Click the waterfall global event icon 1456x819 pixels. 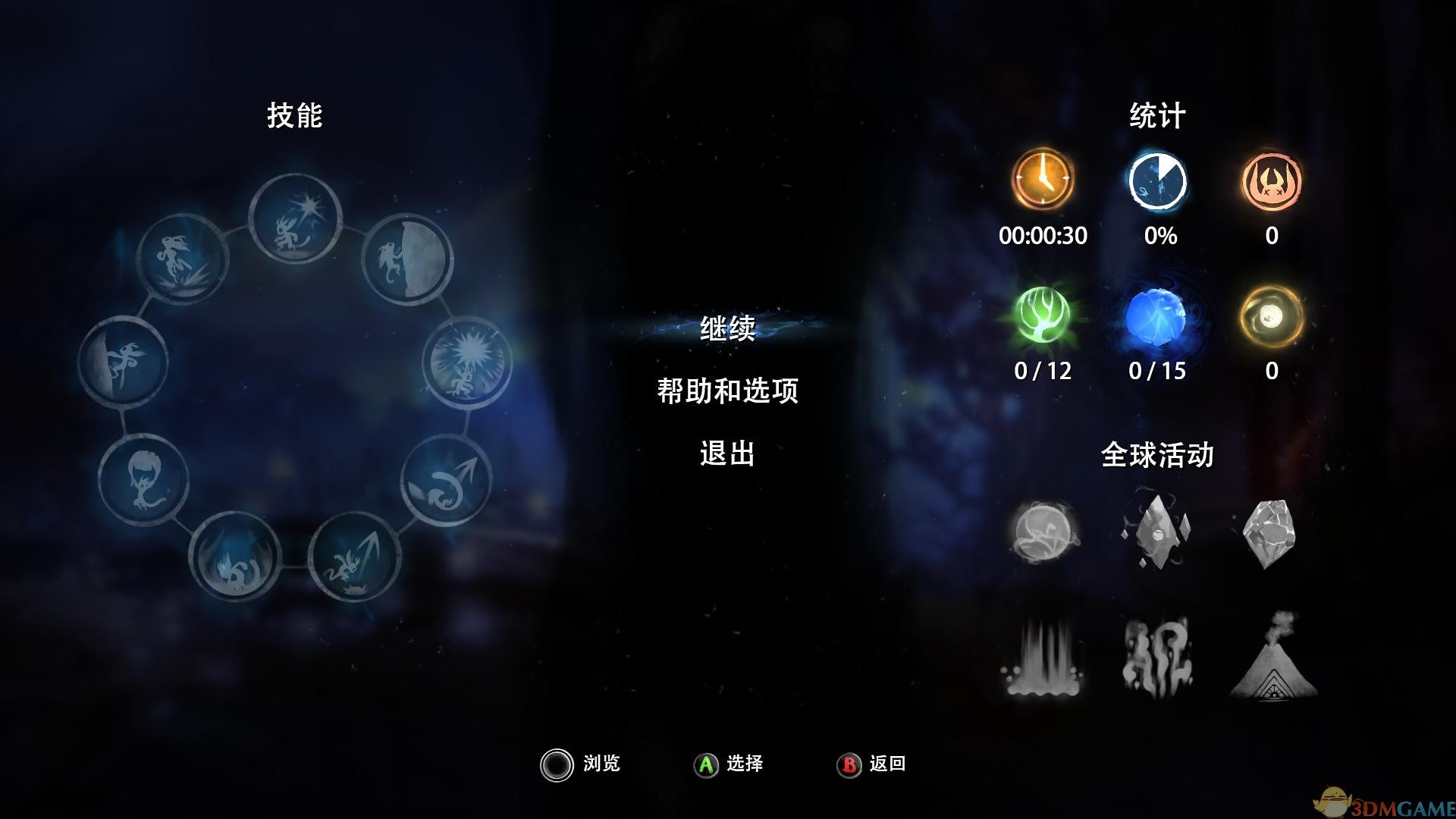coord(1044,656)
